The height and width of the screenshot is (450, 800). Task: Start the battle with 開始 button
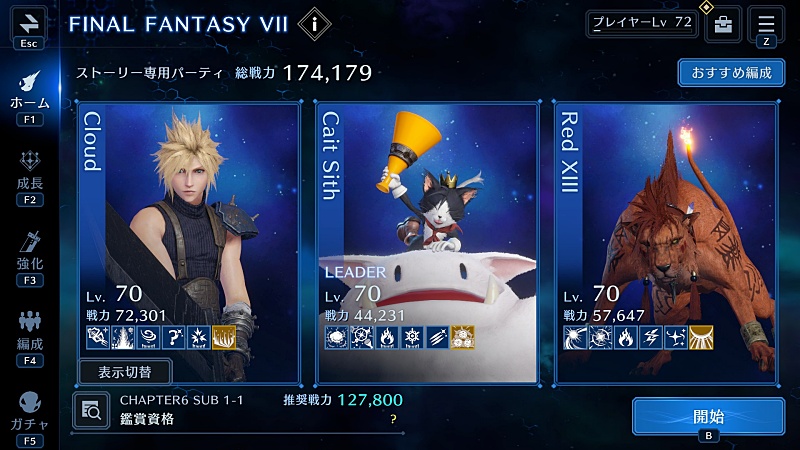(708, 416)
